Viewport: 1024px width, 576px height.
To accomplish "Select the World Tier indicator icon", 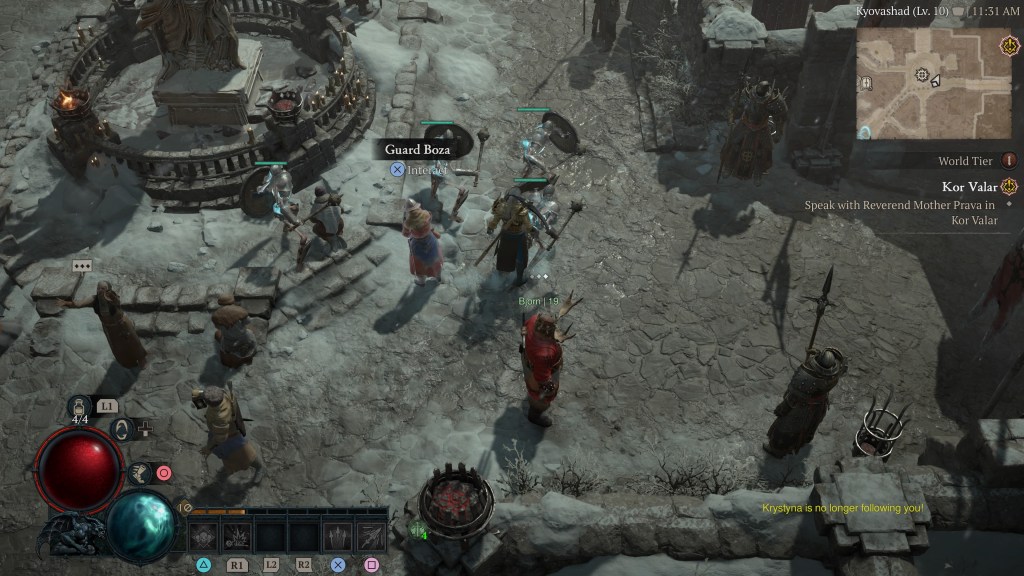I will (x=1008, y=160).
